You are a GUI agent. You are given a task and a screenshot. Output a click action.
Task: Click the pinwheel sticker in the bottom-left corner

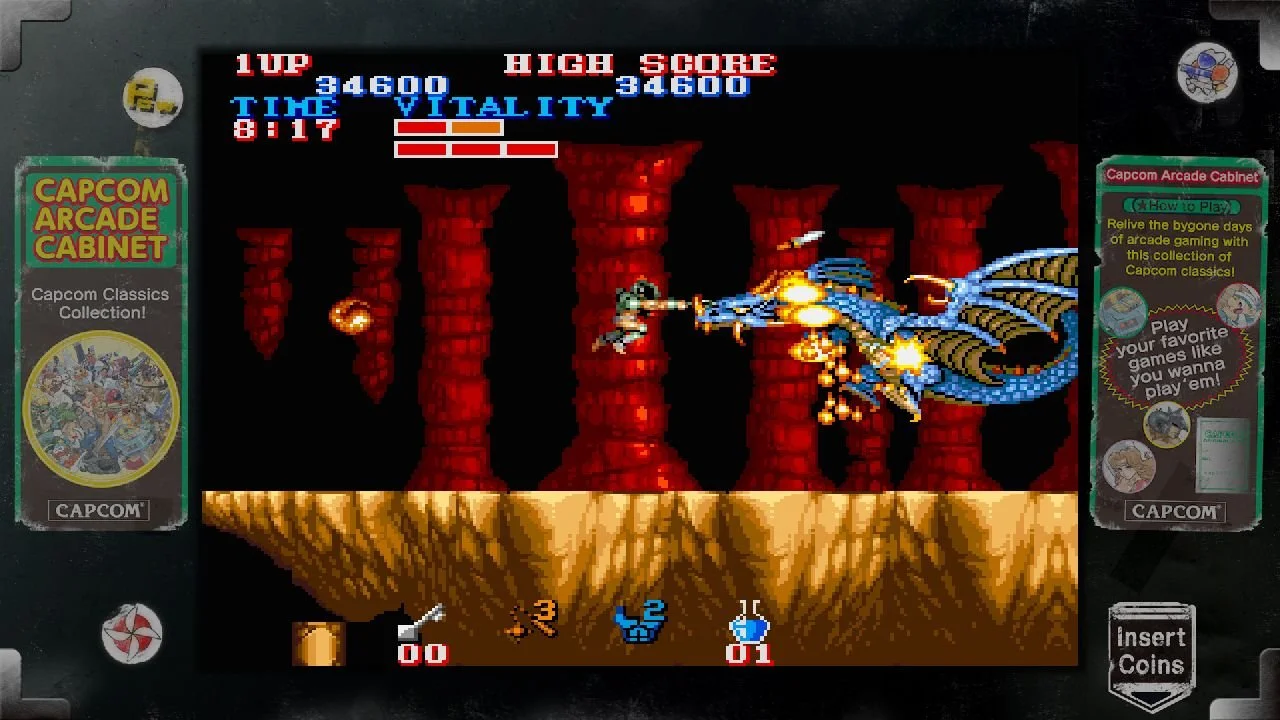click(133, 630)
